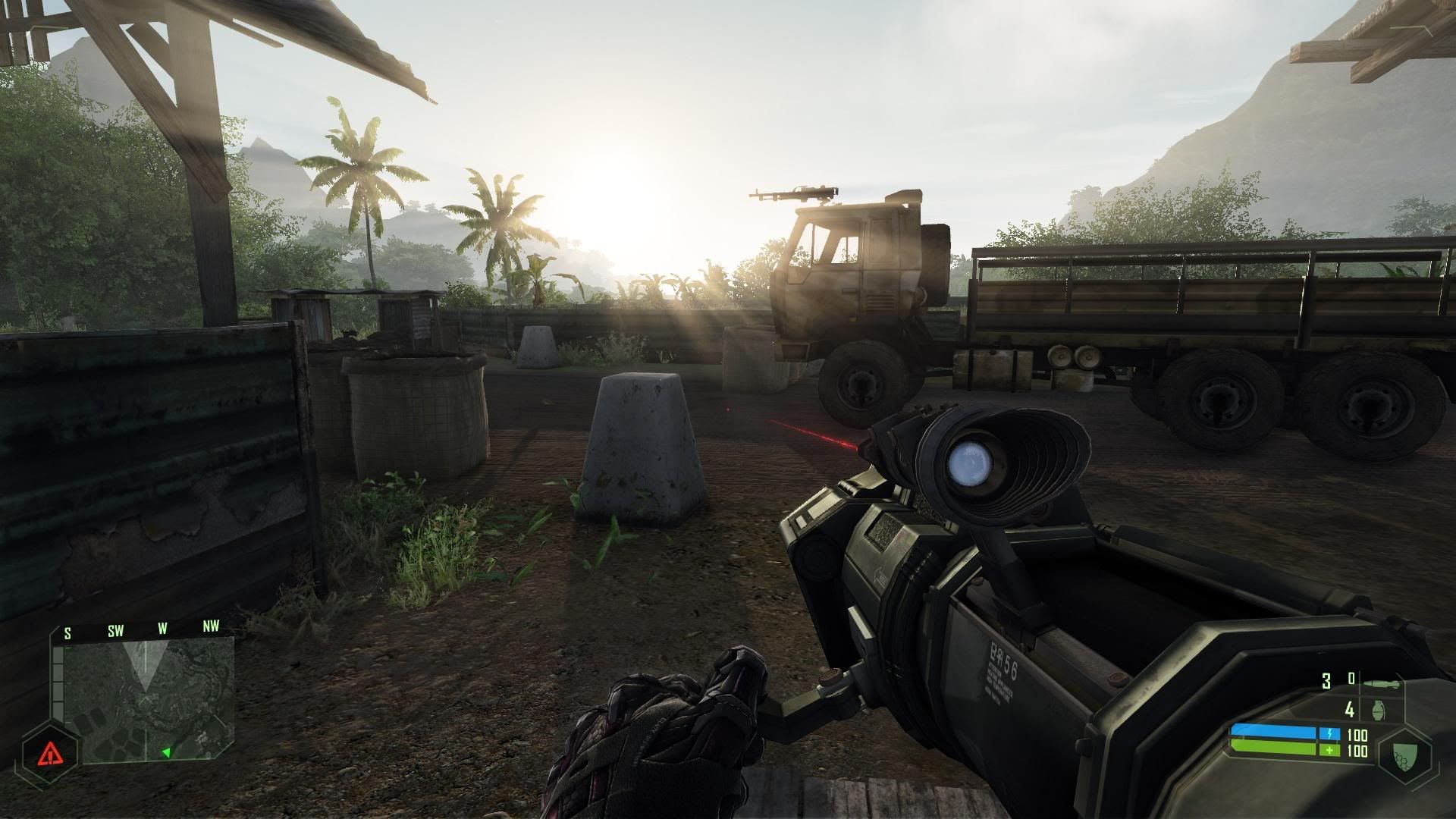Click the rocket ammo type icon
The image size is (1456, 819).
(x=1380, y=683)
